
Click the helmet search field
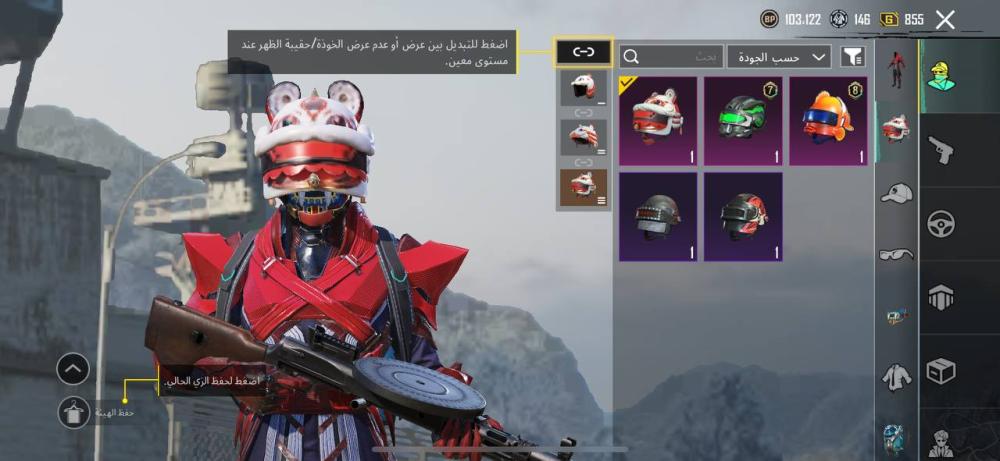coord(671,57)
